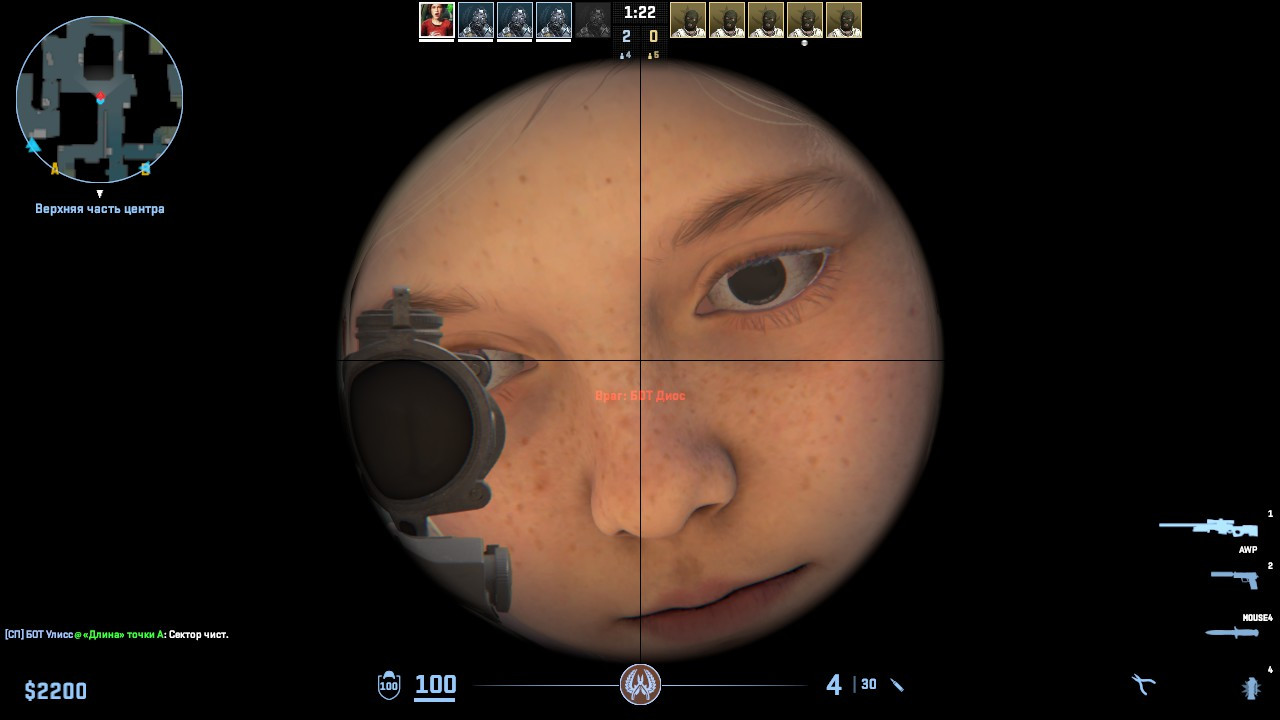The width and height of the screenshot is (1280, 720).
Task: Click the 'Враг: БОТ Диос' enemy name text
Action: tap(641, 395)
